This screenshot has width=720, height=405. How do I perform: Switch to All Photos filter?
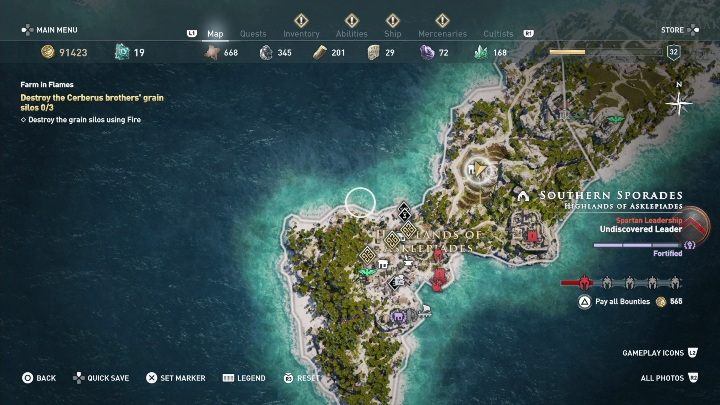[667, 378]
